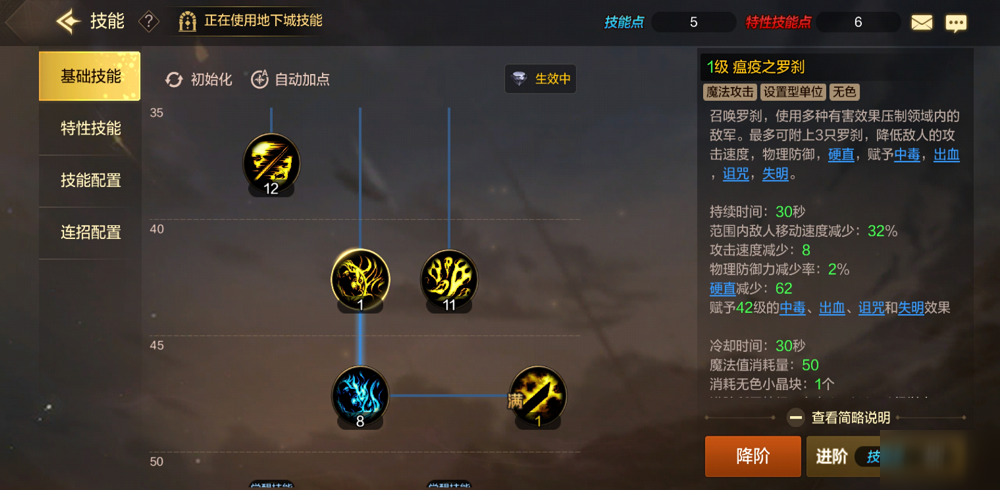Toggle 查看简略说明 brief description
Screen dimensions: 1000x490
[838, 418]
